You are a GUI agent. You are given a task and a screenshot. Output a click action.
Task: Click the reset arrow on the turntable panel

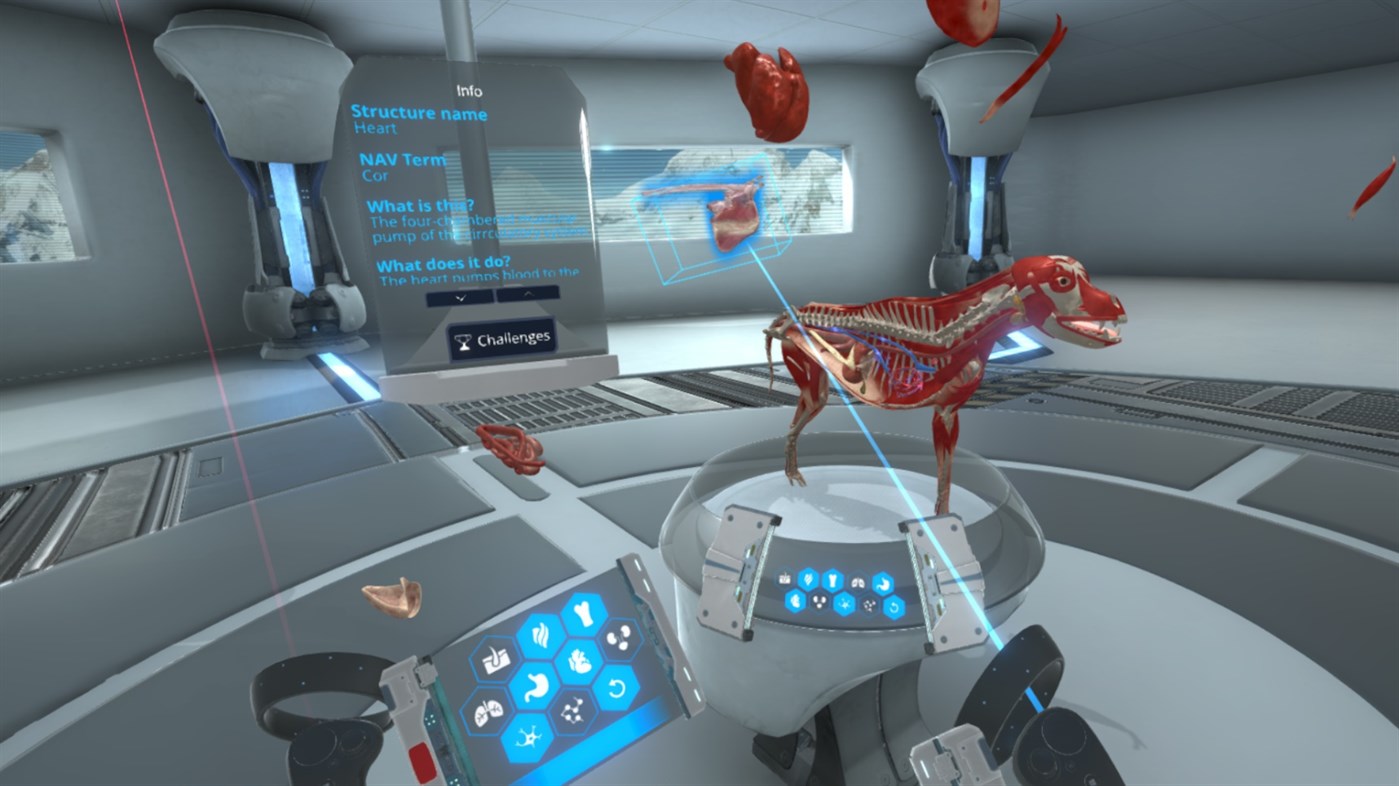(895, 608)
